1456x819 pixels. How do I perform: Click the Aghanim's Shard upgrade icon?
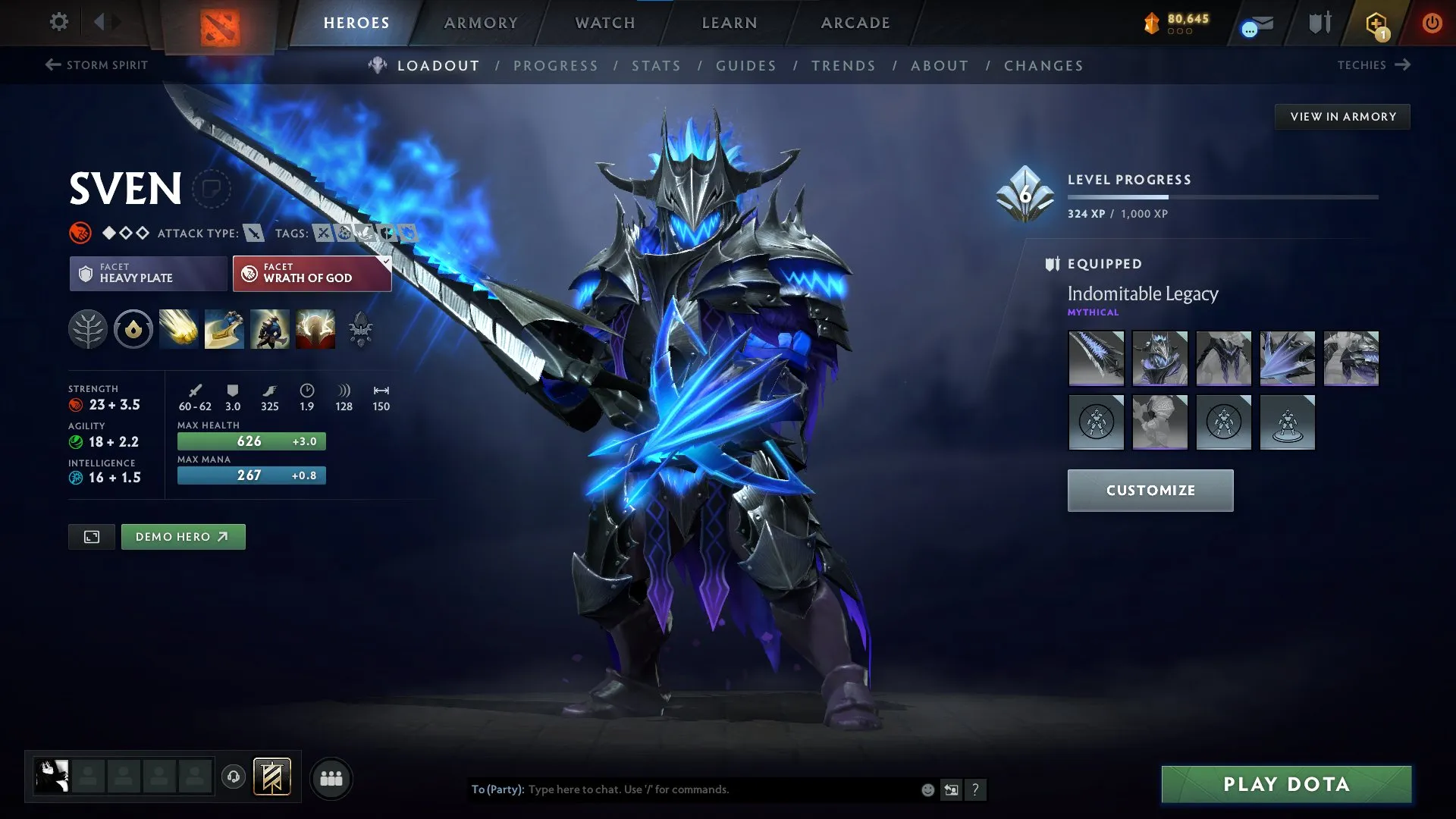pos(361,329)
